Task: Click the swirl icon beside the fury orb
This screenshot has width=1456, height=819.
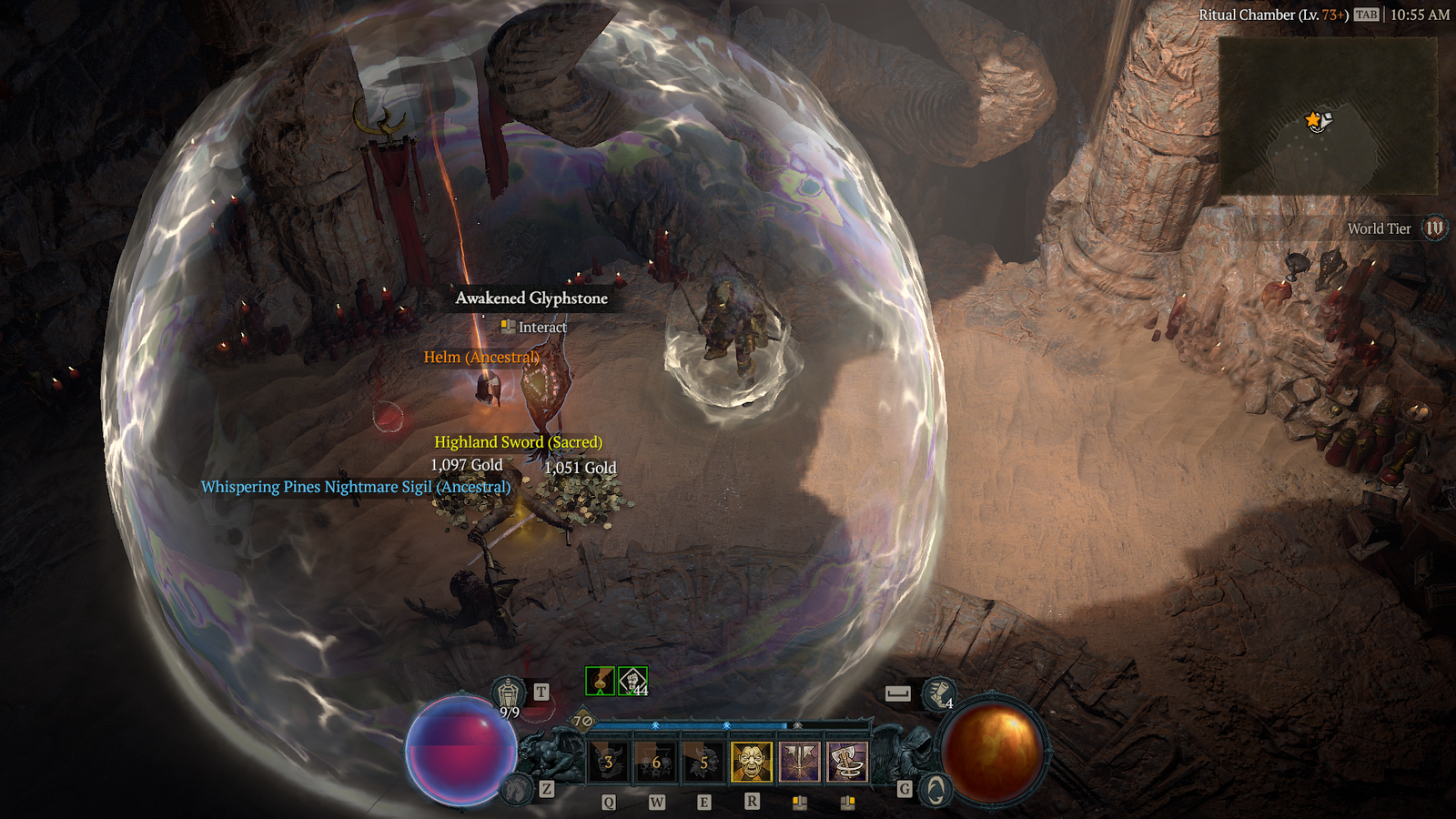Action: [x=936, y=789]
